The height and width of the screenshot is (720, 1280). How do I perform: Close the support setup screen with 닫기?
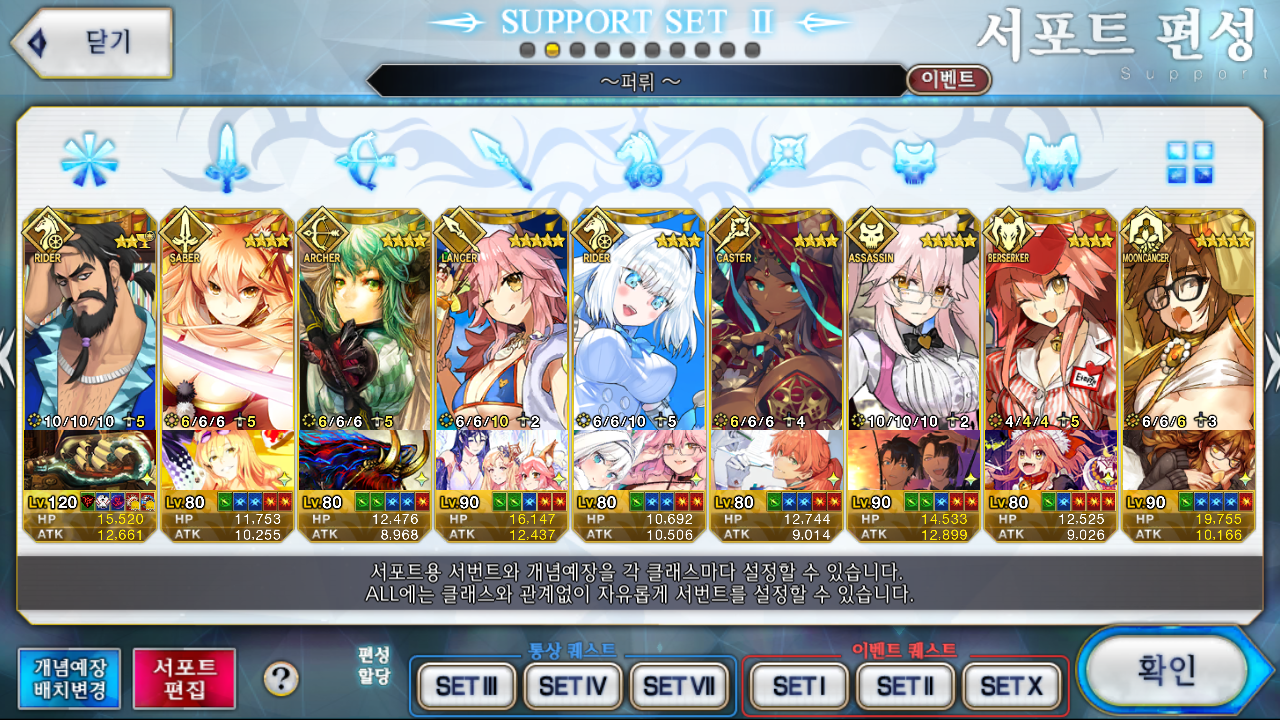point(92,42)
